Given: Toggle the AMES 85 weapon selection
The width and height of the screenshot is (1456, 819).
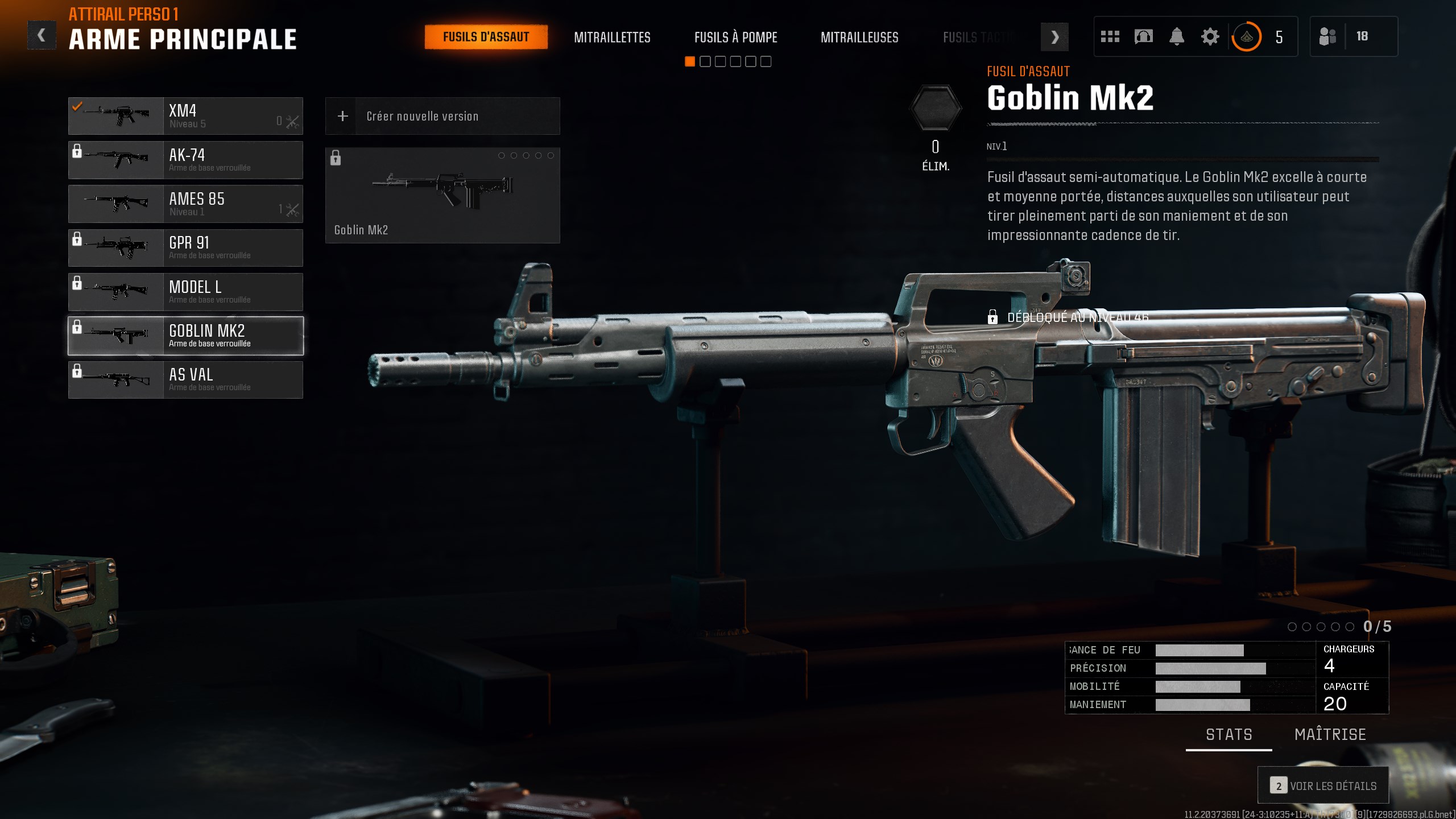Looking at the screenshot, I should click(x=186, y=204).
